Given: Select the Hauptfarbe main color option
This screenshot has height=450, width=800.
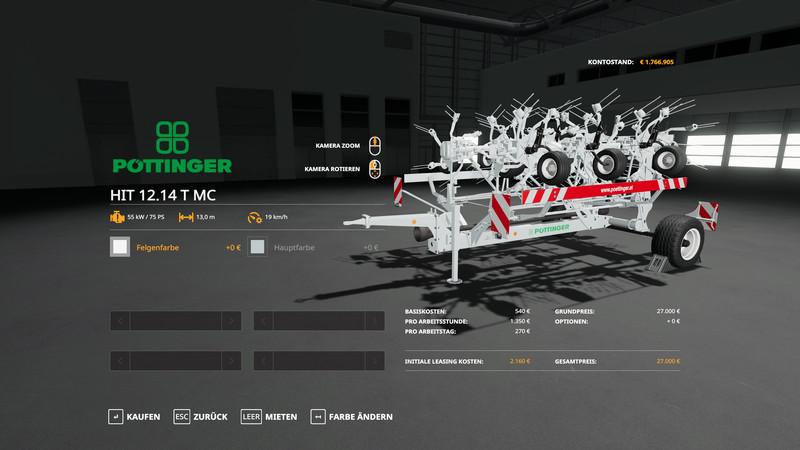Looking at the screenshot, I should [313, 246].
